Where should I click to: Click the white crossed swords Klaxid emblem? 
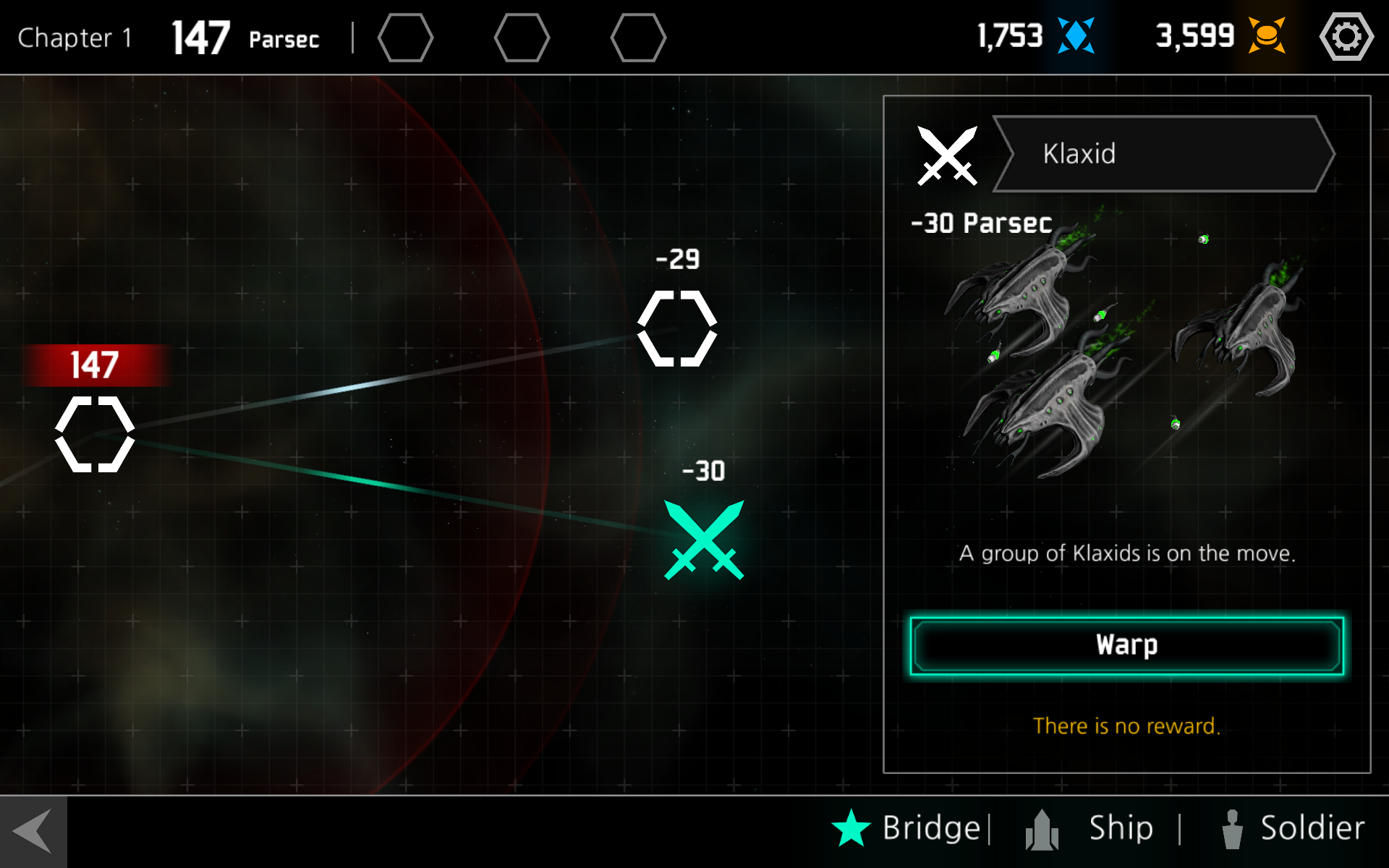pyautogui.click(x=948, y=154)
